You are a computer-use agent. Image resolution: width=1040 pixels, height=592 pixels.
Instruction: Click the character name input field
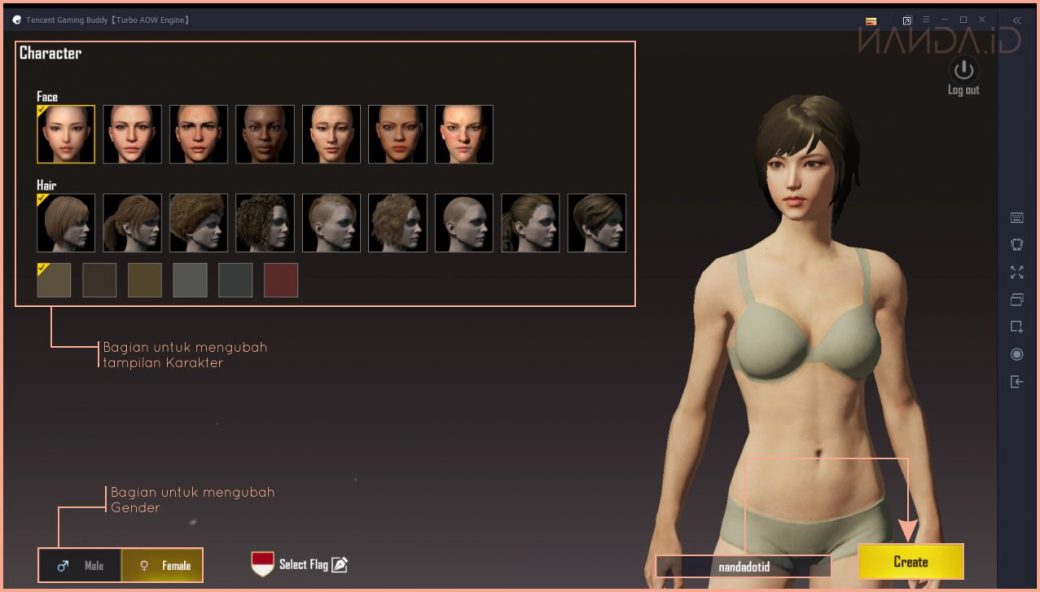tap(743, 567)
